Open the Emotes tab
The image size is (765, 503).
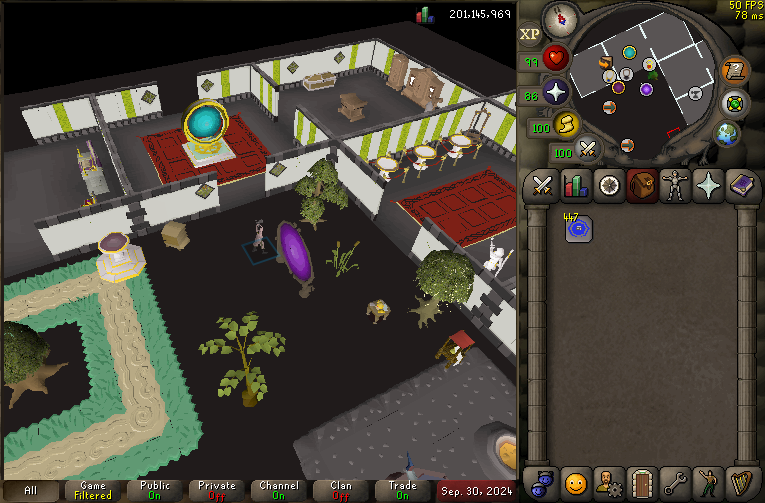point(707,482)
